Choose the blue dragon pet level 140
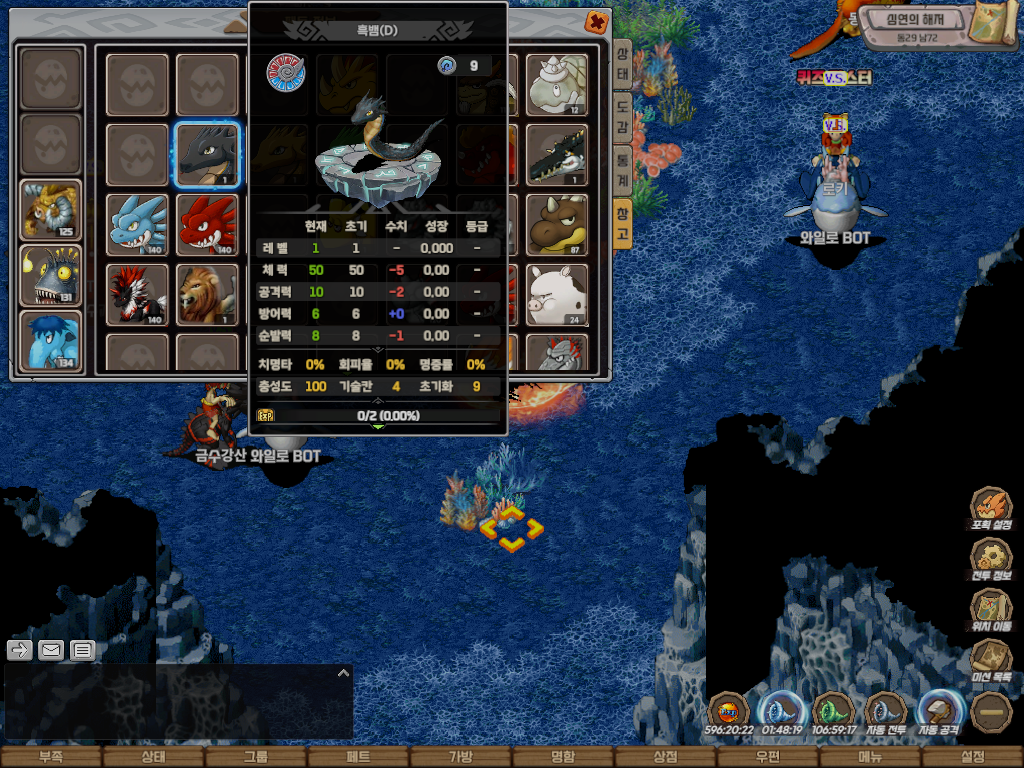The width and height of the screenshot is (1024, 768). pos(137,224)
